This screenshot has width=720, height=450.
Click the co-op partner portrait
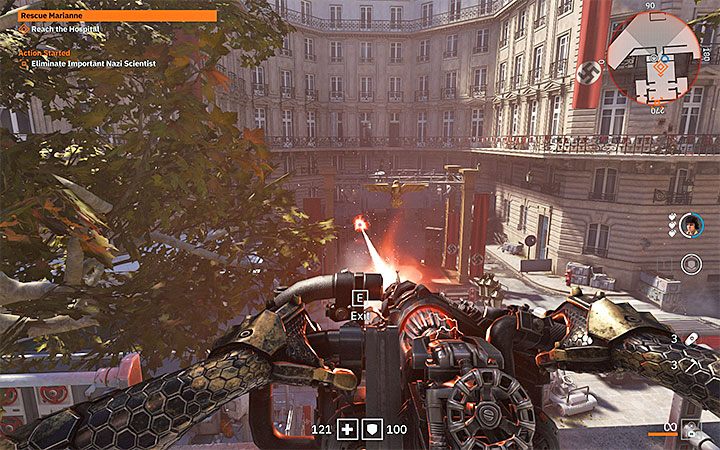(691, 225)
